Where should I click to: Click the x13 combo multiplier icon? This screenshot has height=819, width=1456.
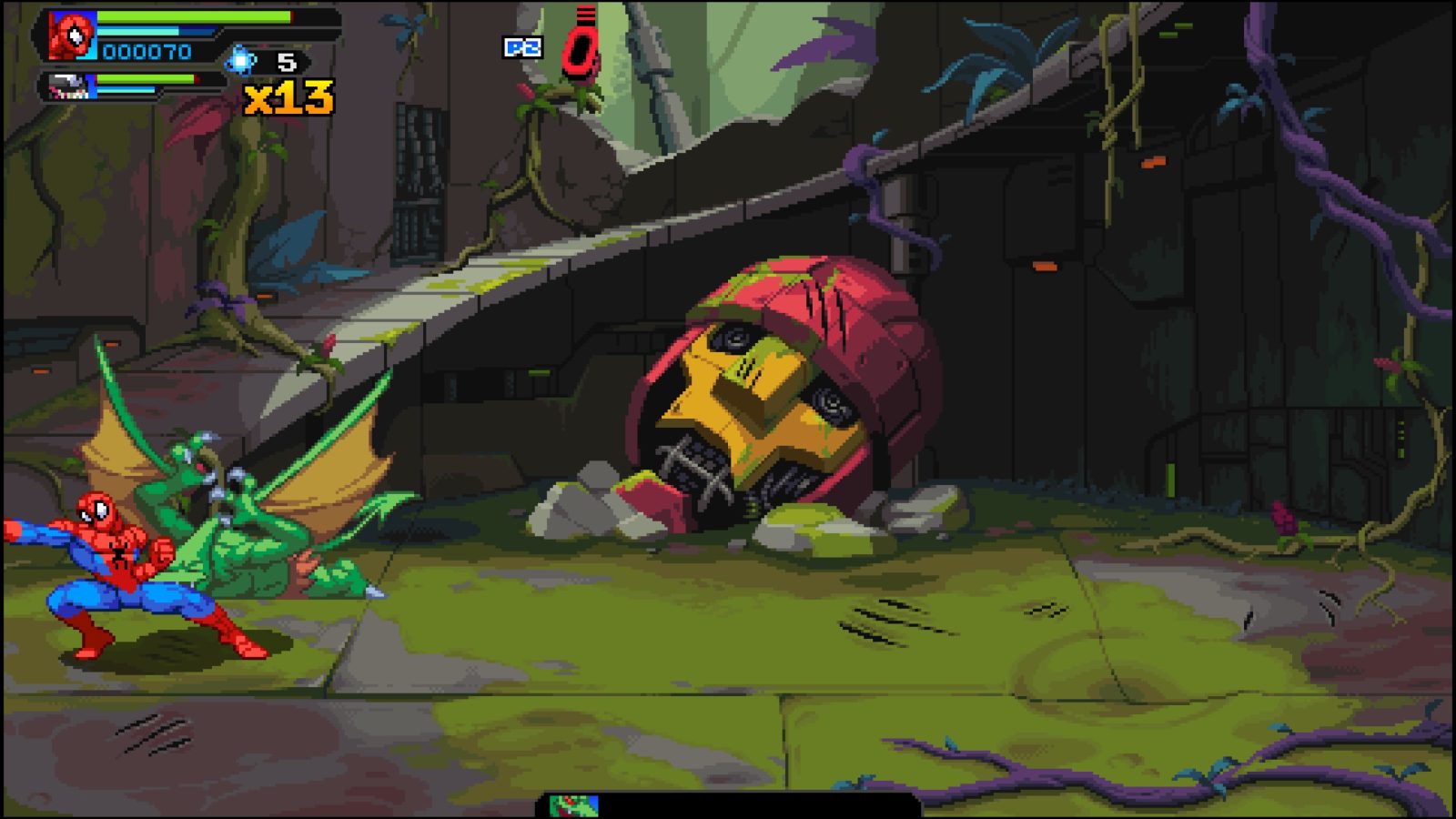(287, 97)
